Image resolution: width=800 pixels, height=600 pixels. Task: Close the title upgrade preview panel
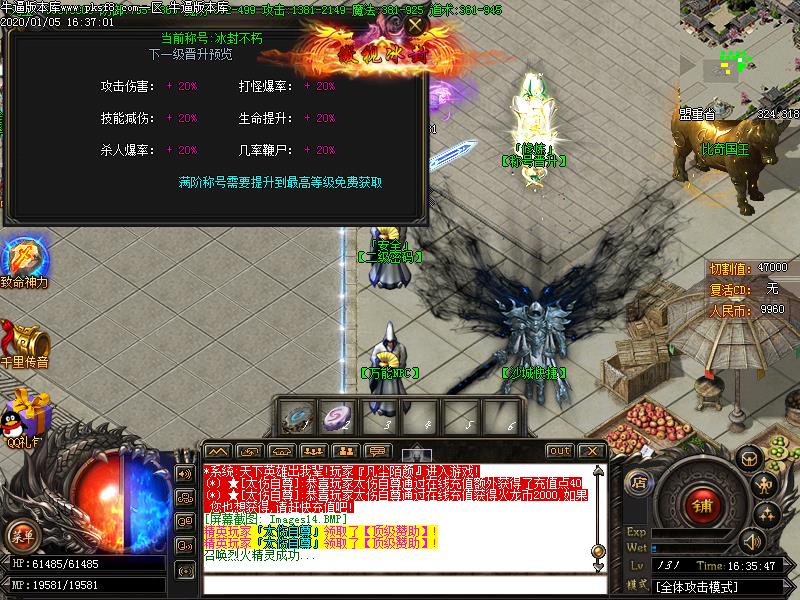coord(415,24)
